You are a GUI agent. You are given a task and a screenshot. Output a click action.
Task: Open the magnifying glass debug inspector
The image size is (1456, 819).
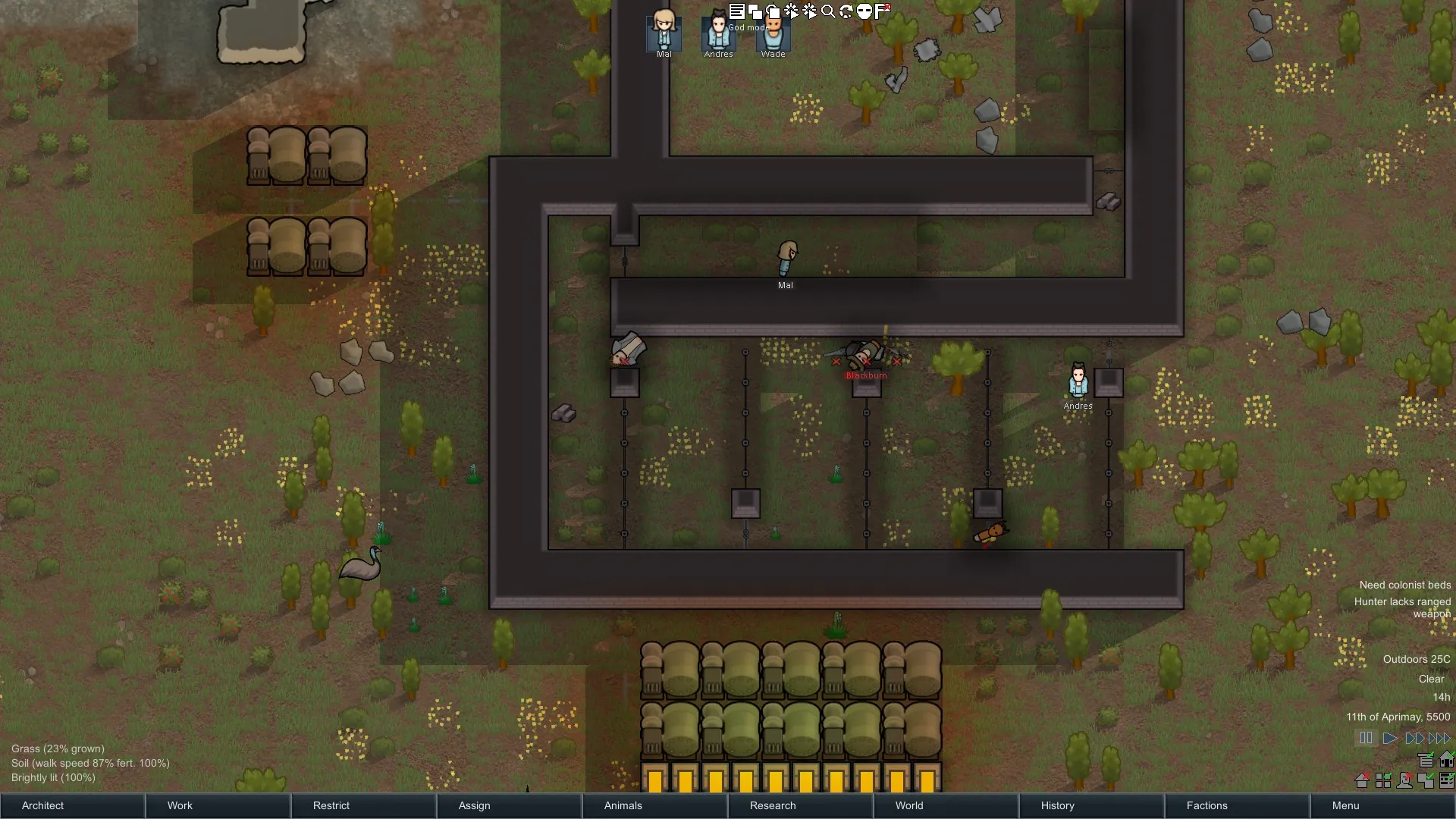tap(828, 11)
